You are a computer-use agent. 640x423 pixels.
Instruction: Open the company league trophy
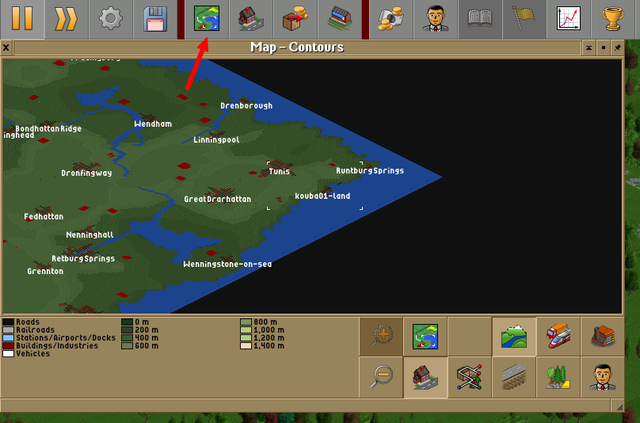click(x=614, y=18)
